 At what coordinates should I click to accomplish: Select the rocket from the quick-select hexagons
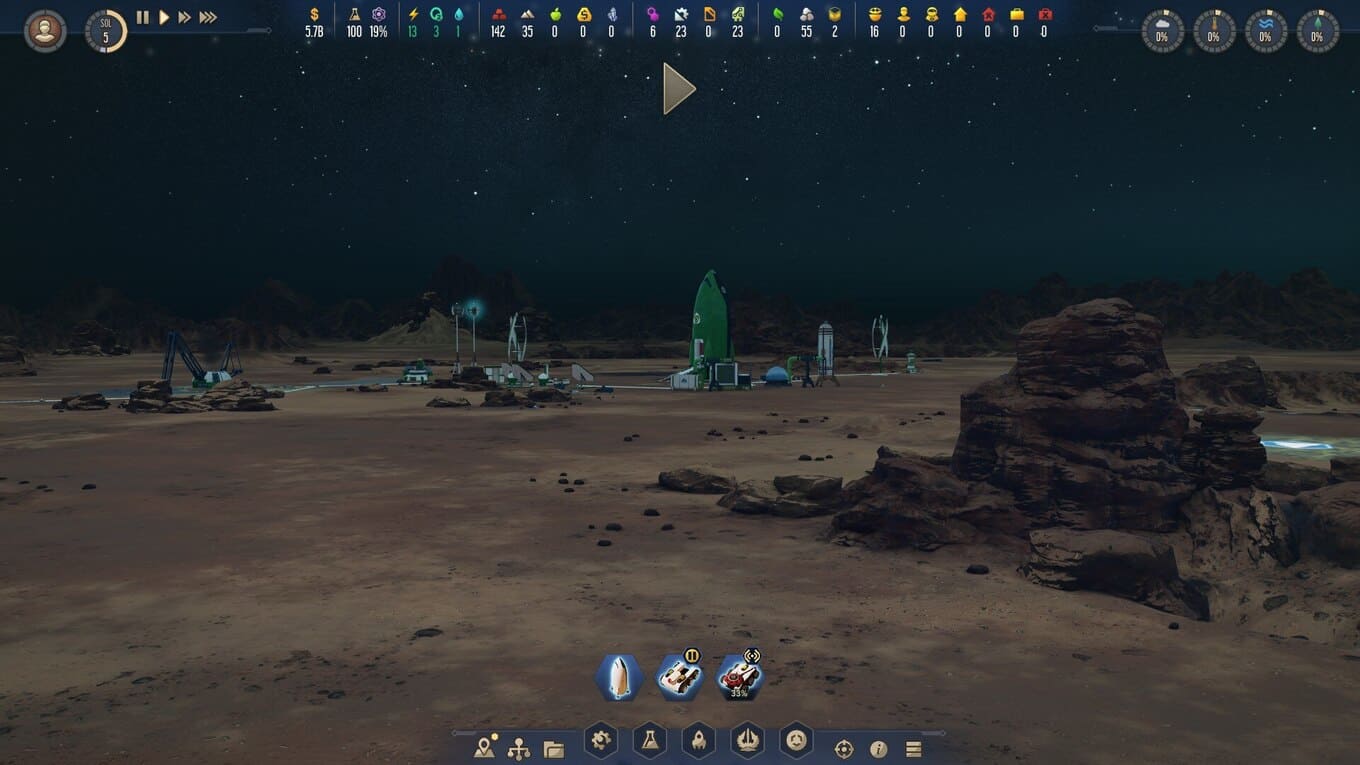click(x=618, y=678)
